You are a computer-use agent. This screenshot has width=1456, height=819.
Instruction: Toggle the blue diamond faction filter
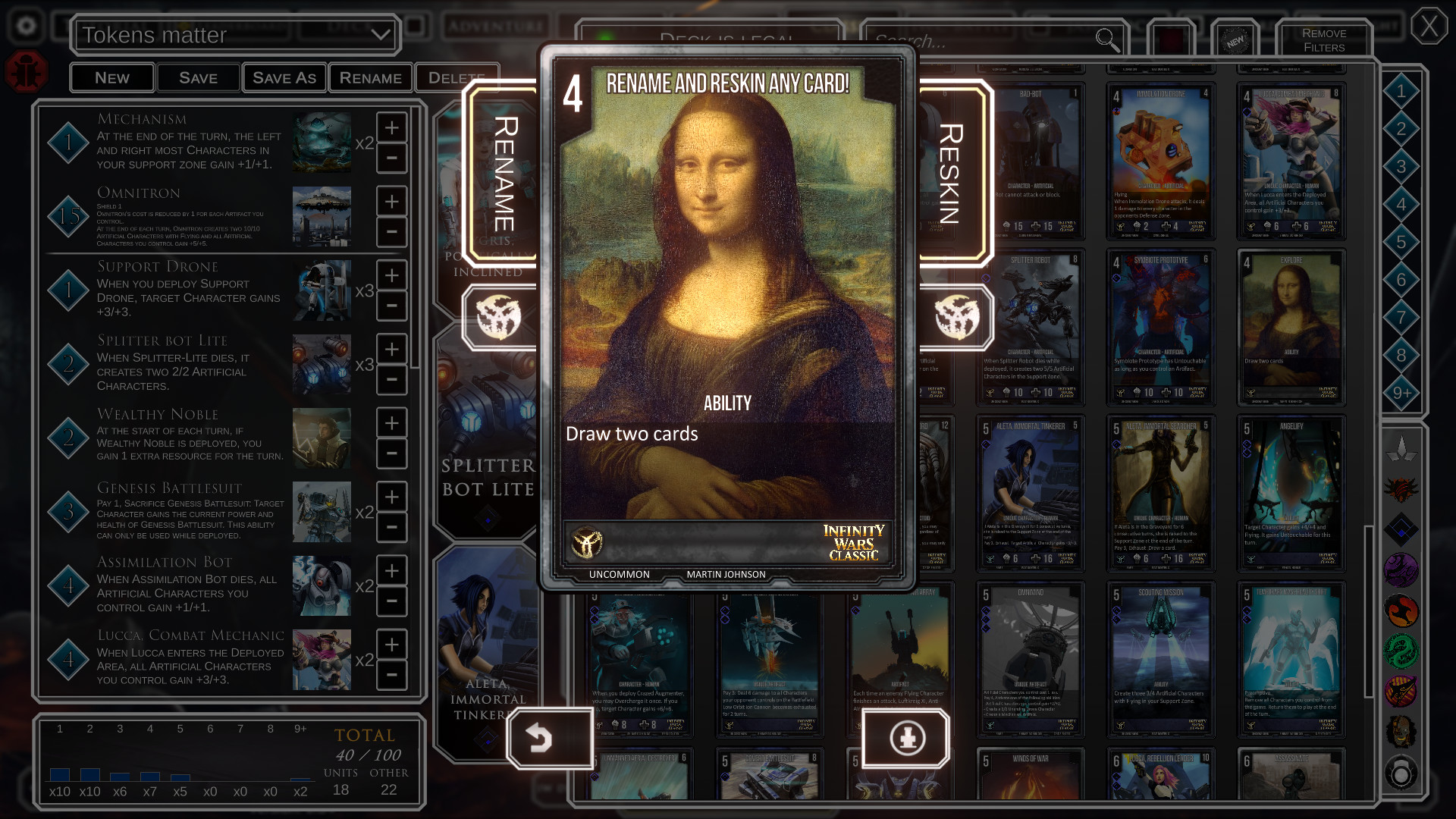1401,529
